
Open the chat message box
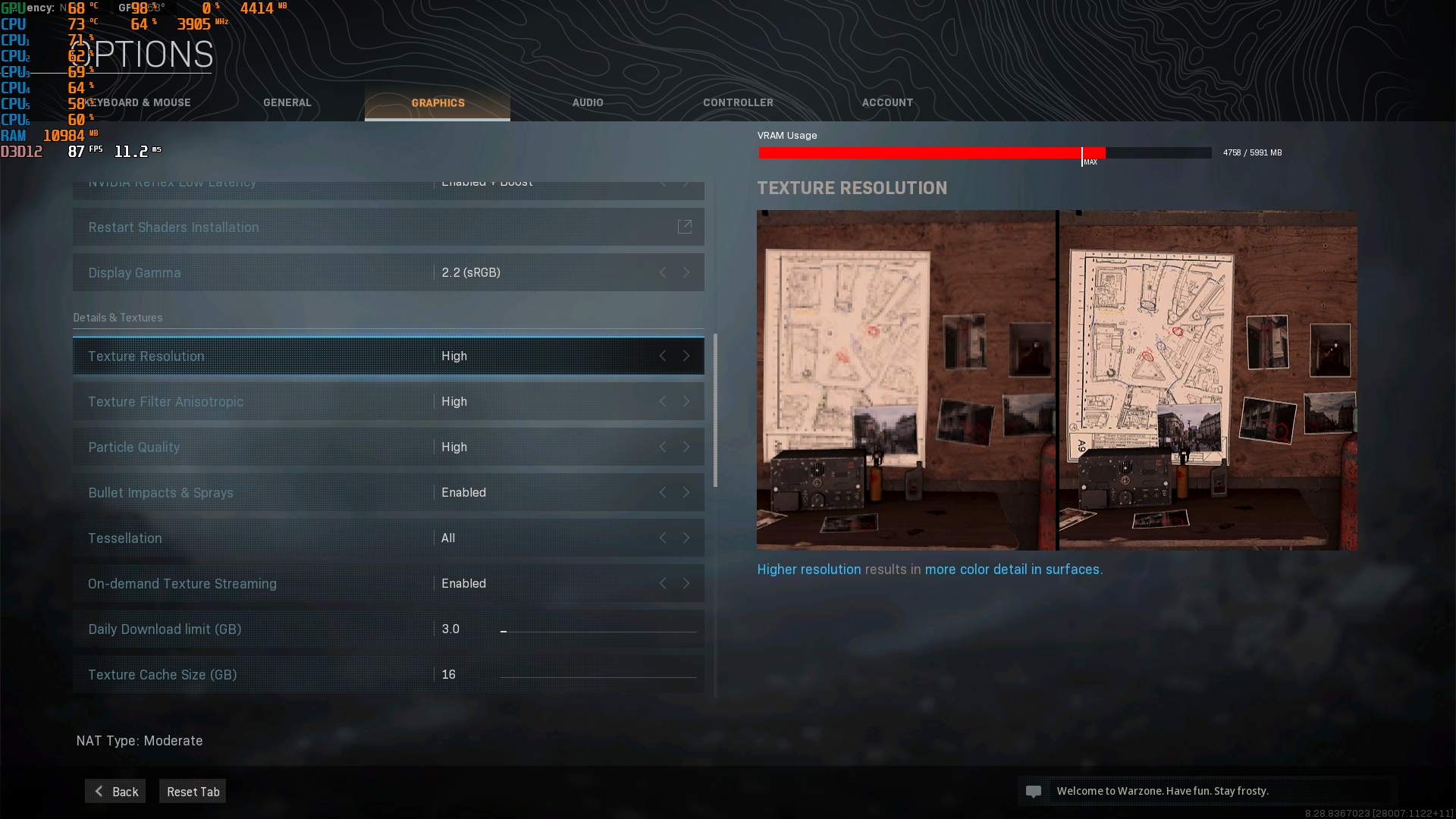point(1207,791)
